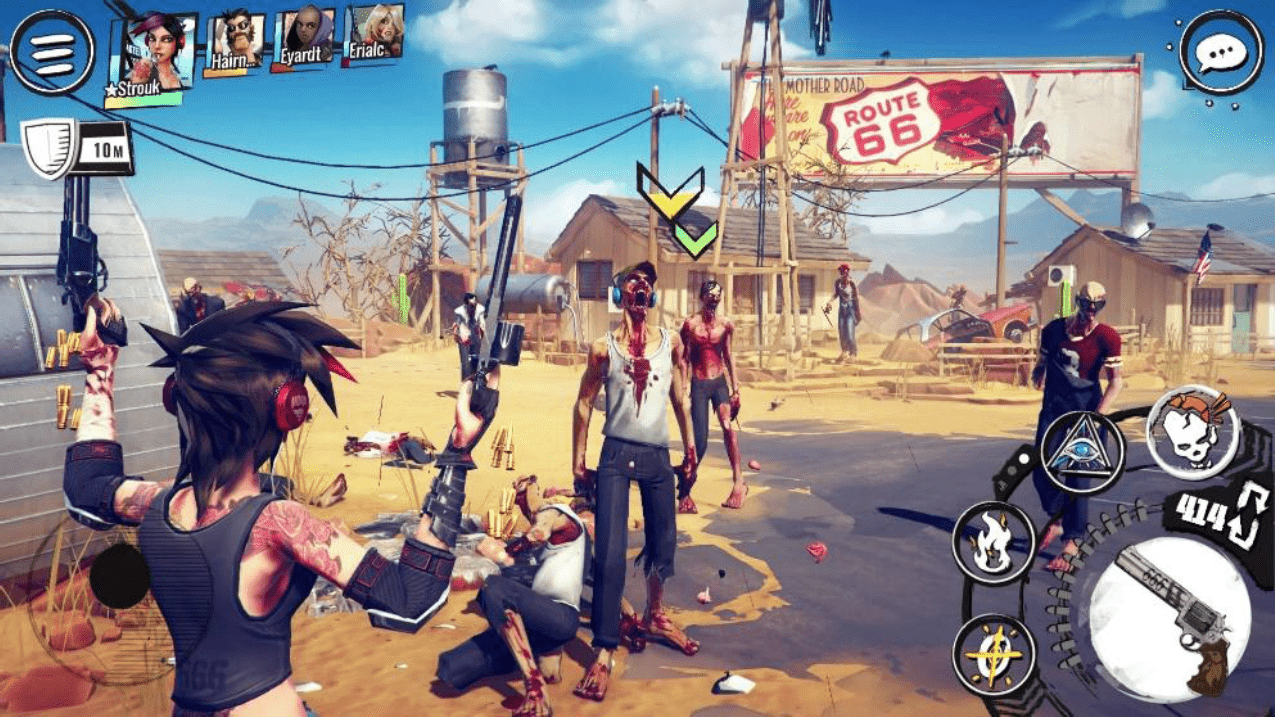Select Erialc's teammate portrait

(x=373, y=35)
